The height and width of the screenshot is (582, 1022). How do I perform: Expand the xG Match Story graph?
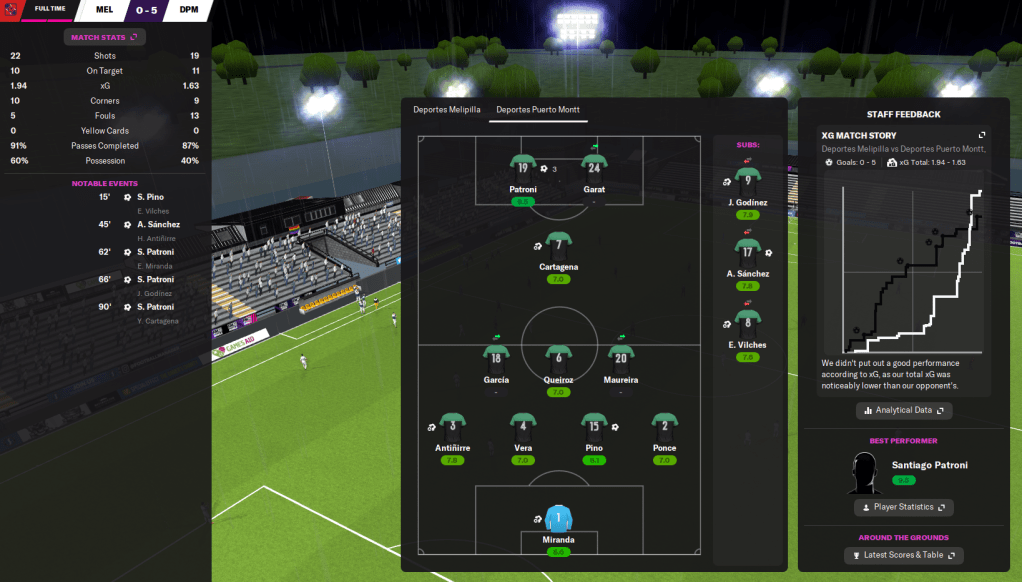point(982,135)
